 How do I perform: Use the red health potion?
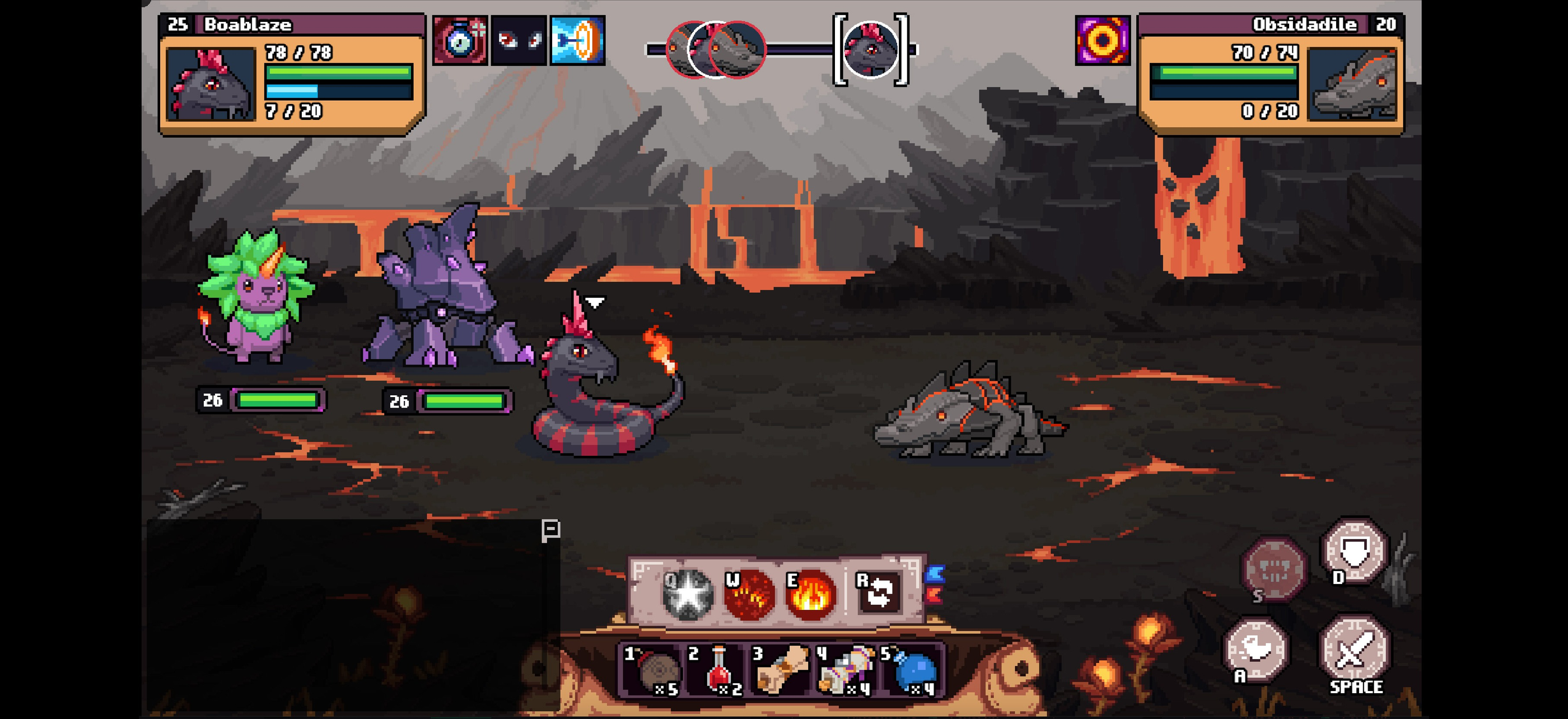718,670
